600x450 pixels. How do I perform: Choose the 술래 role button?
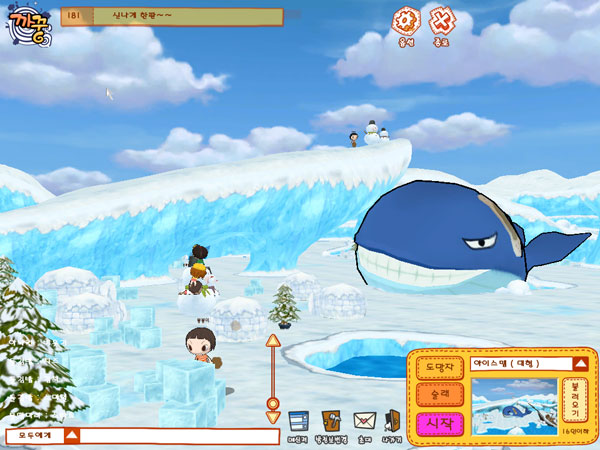click(440, 394)
